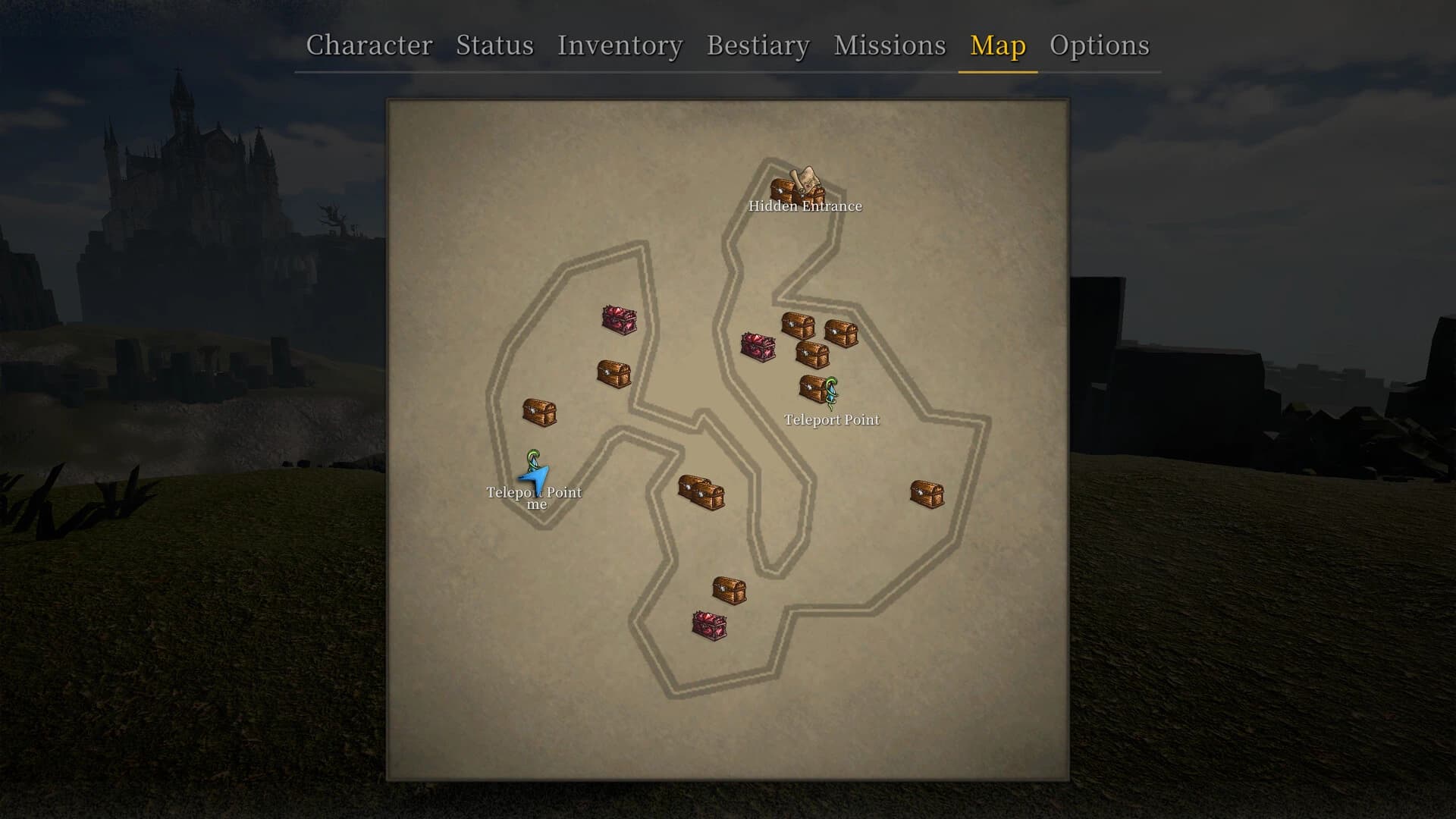The width and height of the screenshot is (1456, 819).
Task: View the Bestiary
Action: tap(756, 45)
